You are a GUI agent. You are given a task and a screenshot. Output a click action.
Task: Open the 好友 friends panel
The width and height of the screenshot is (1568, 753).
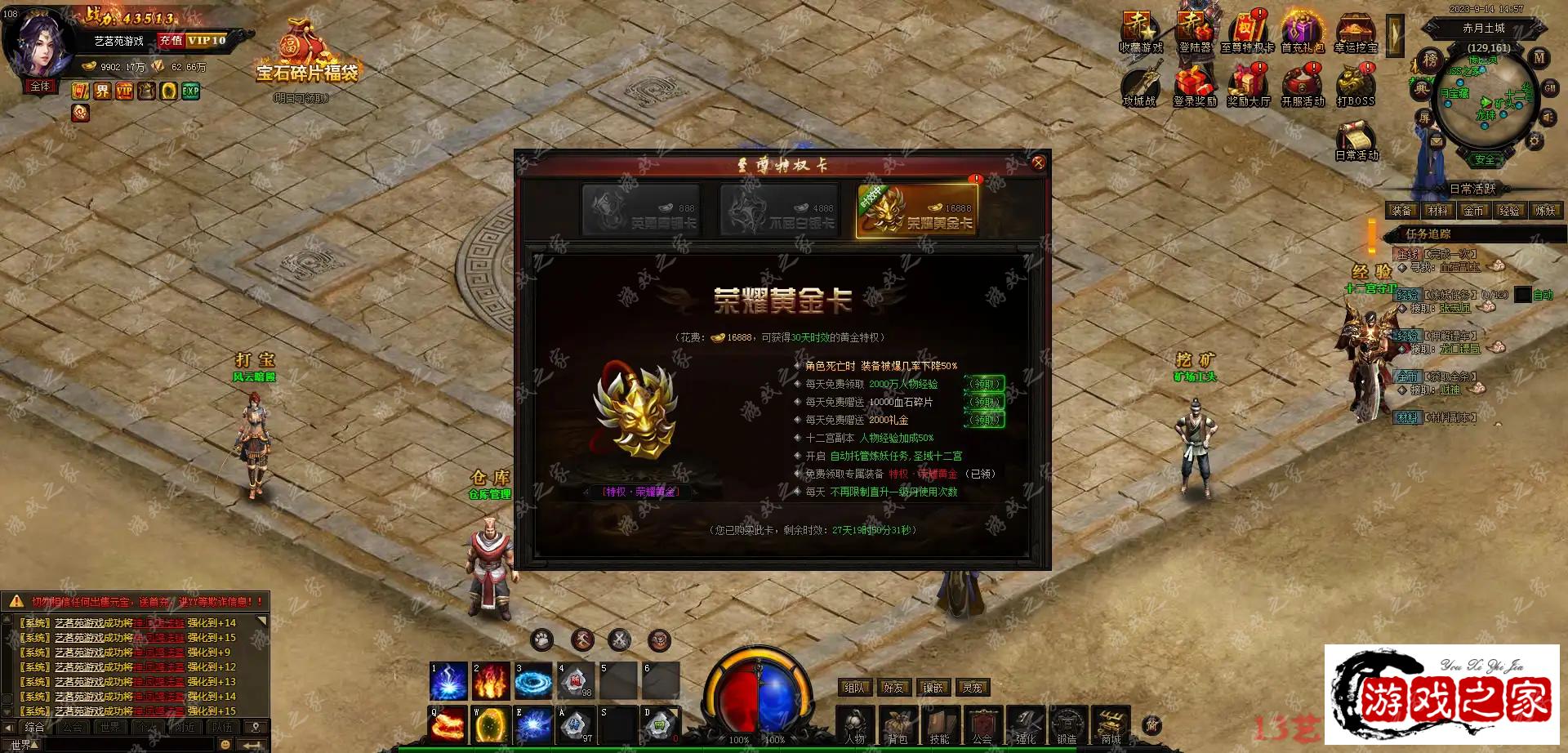[893, 688]
